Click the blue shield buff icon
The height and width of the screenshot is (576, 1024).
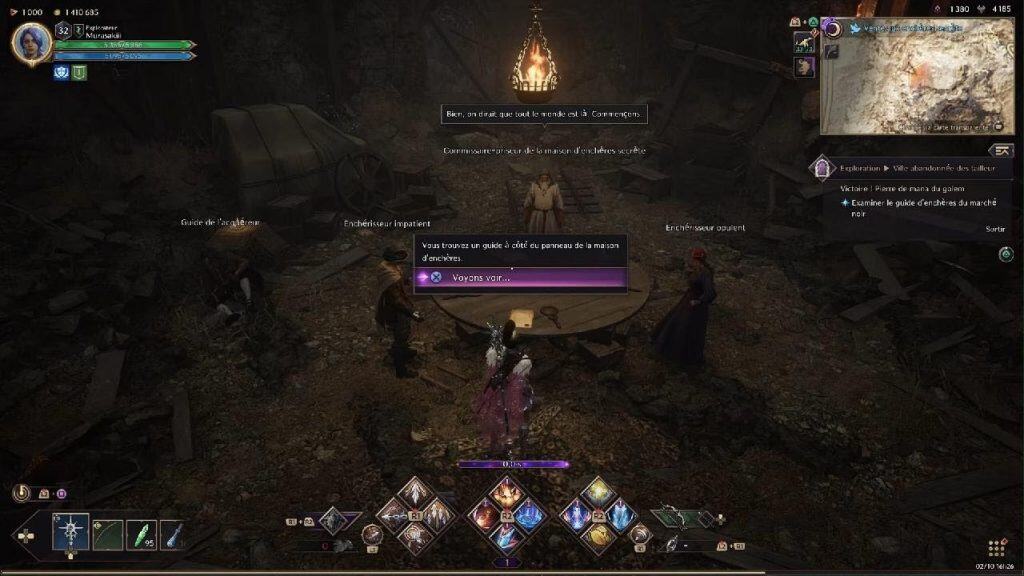coord(61,72)
